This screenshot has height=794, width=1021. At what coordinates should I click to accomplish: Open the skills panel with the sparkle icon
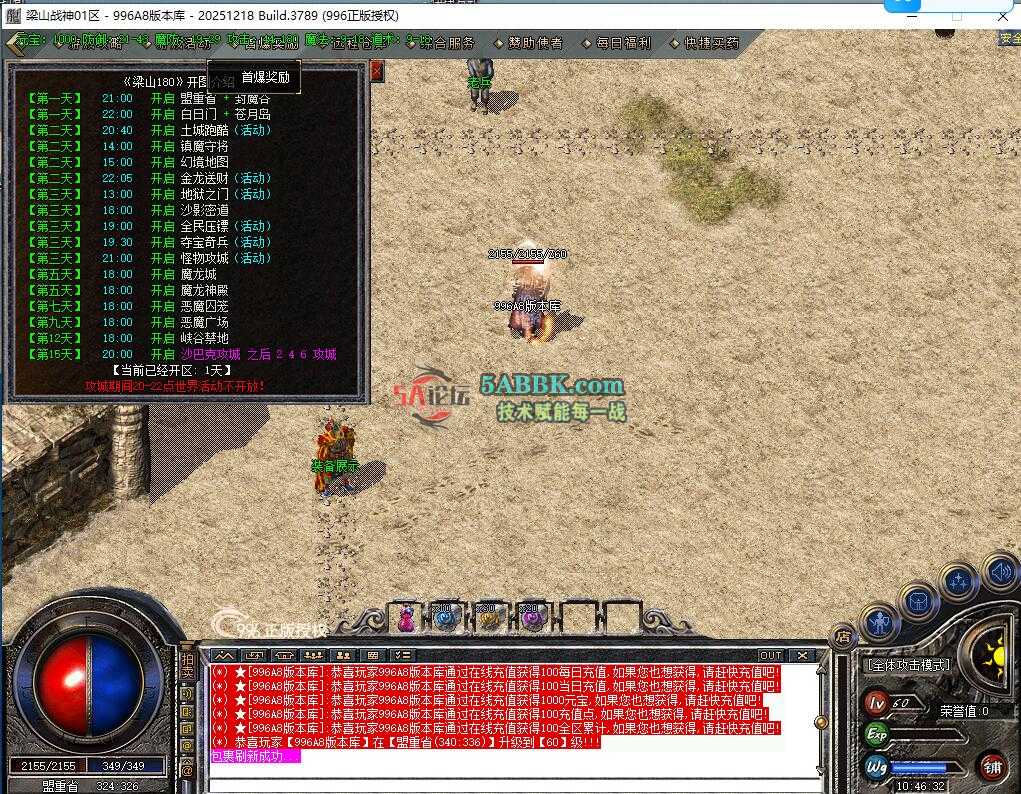point(960,580)
